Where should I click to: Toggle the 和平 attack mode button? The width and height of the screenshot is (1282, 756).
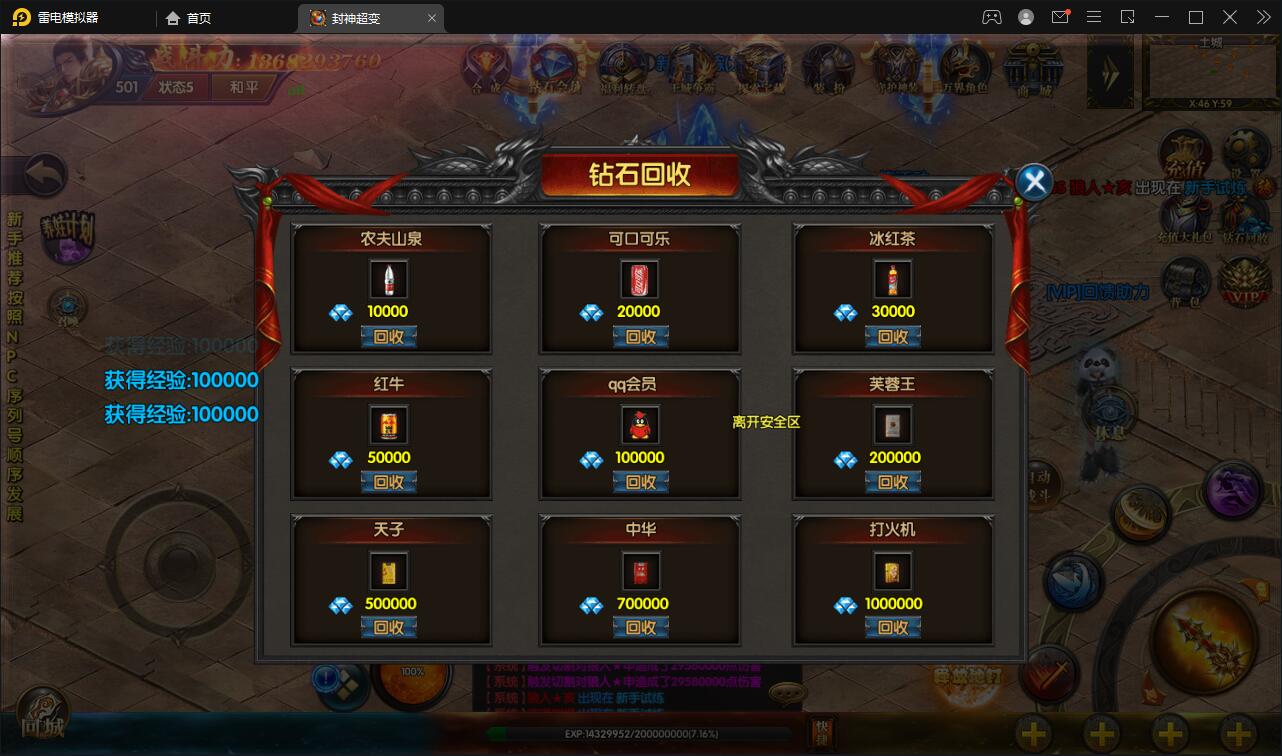(243, 87)
